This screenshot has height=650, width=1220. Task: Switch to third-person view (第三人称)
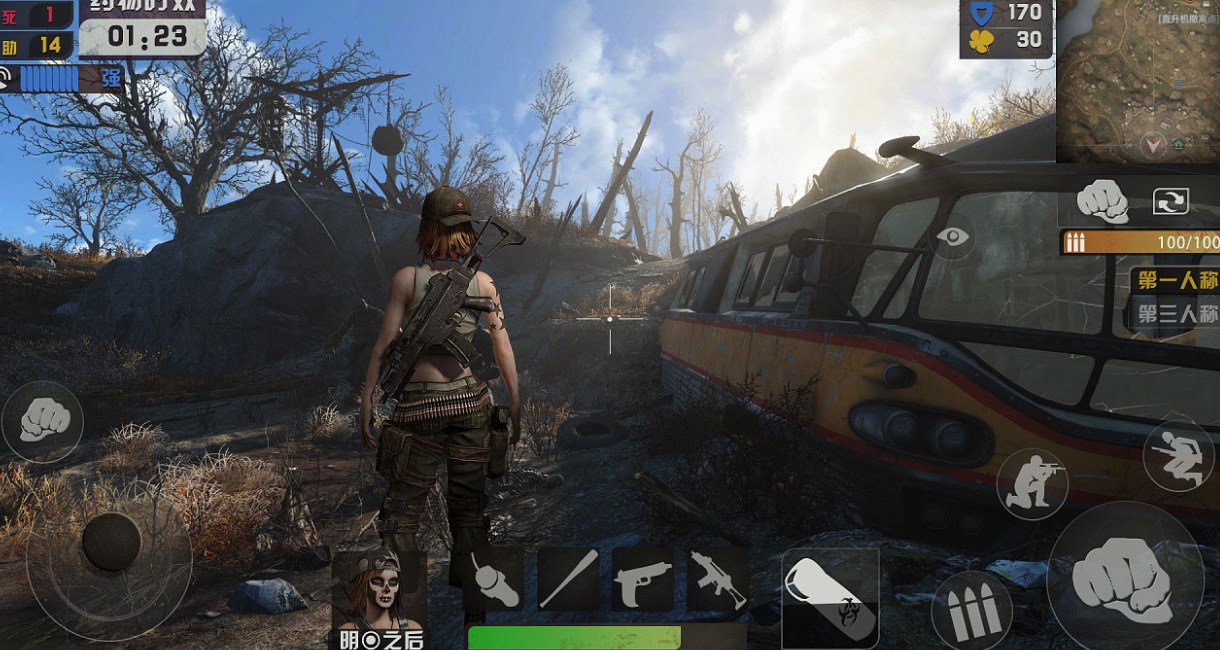pos(1175,314)
